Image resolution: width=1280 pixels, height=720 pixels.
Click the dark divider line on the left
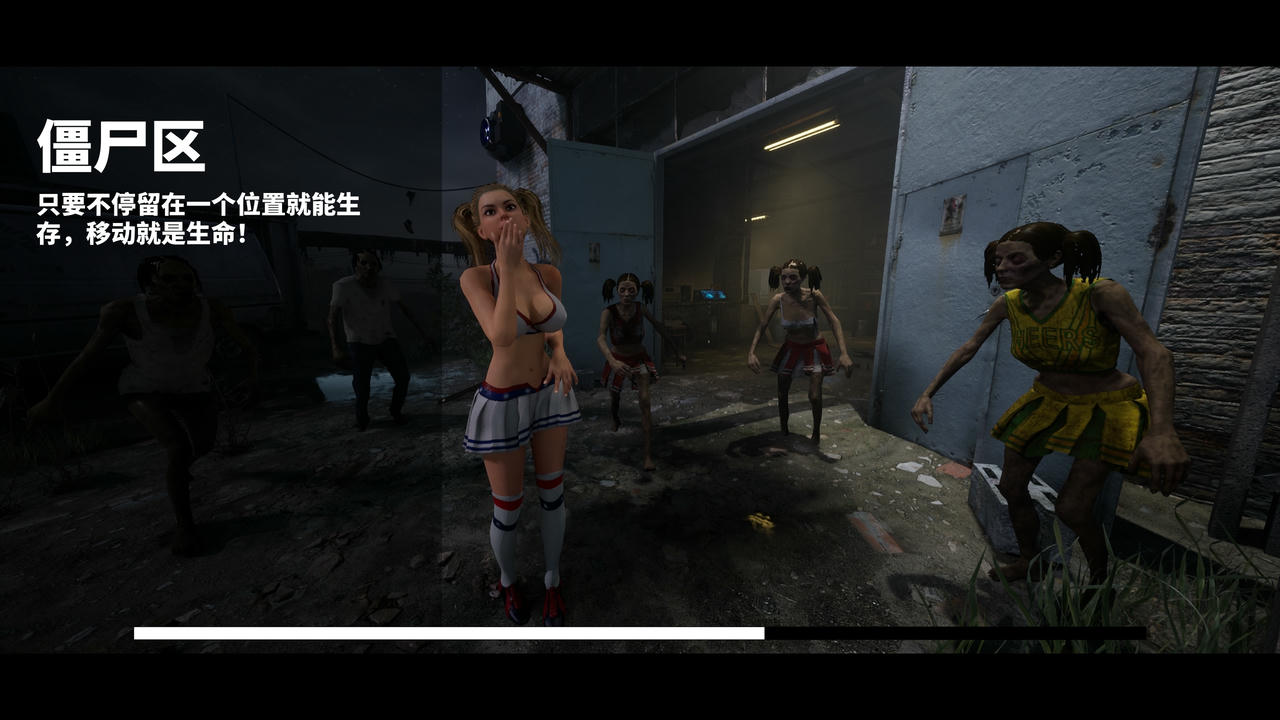point(443,400)
